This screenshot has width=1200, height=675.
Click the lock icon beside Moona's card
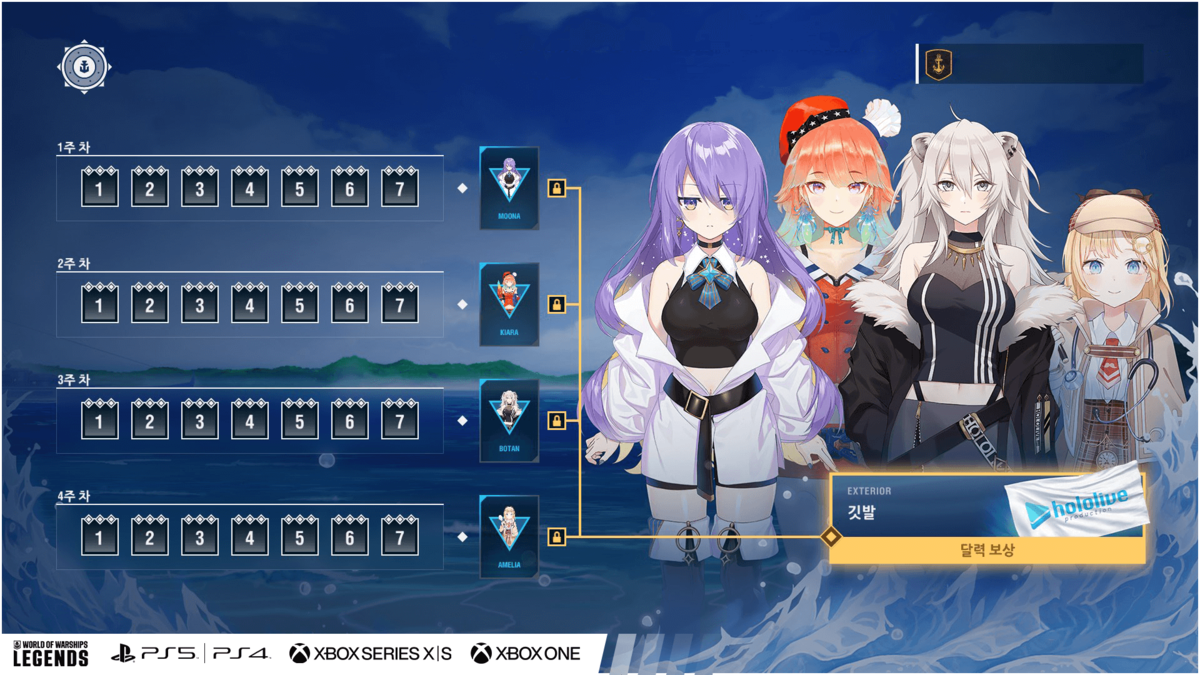click(x=557, y=188)
